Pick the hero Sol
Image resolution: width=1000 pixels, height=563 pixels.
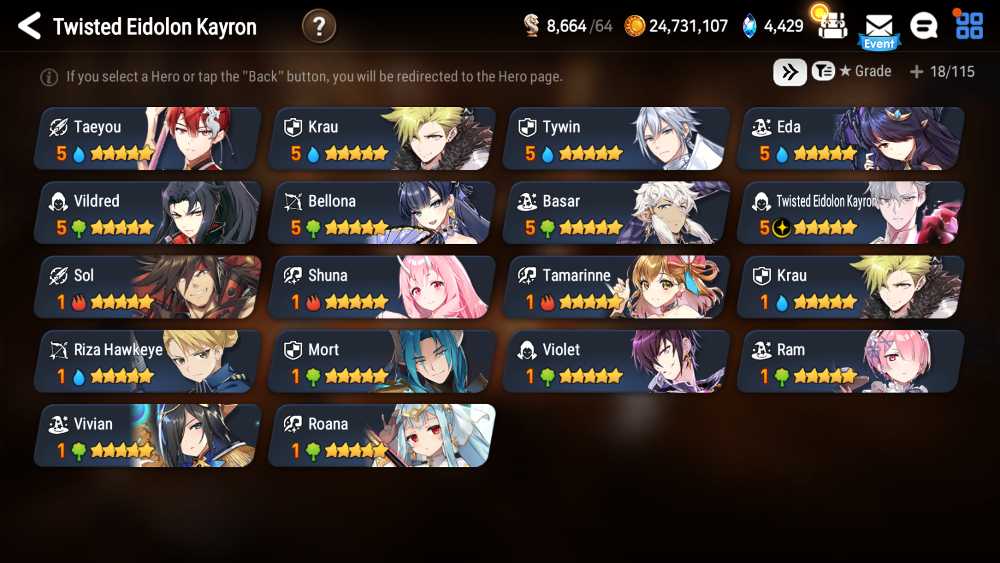coord(148,287)
